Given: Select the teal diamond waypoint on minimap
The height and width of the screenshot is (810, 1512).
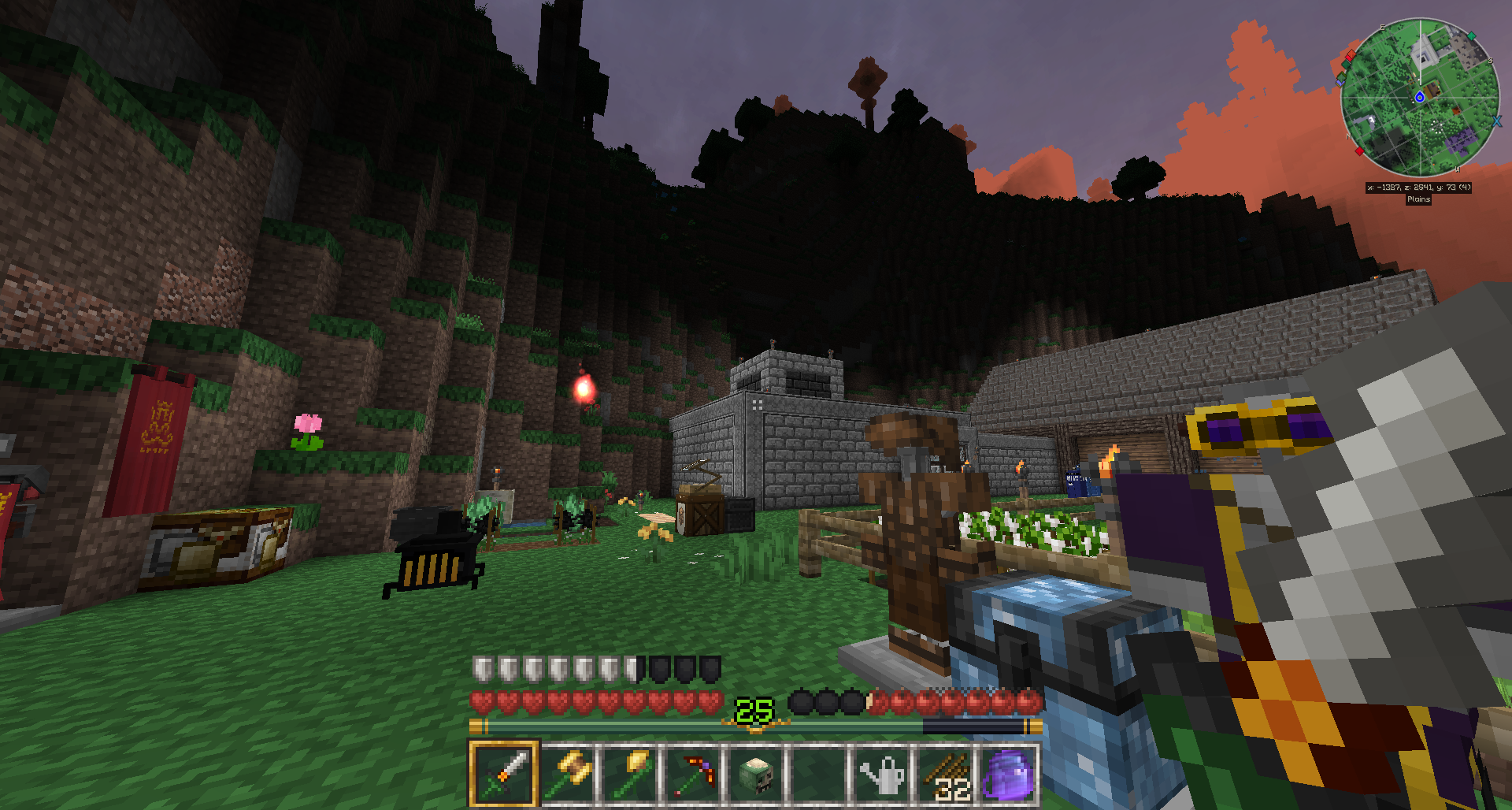Looking at the screenshot, I should (1471, 36).
